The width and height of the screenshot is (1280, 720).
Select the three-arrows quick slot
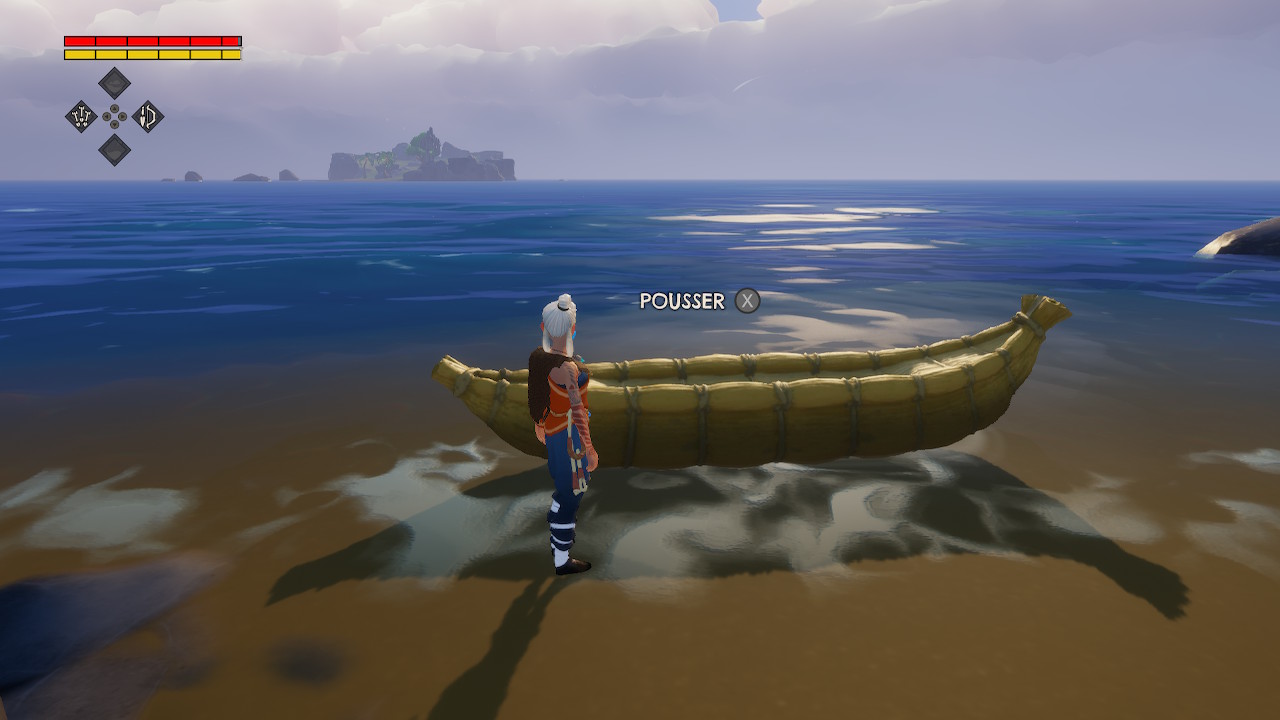pos(81,117)
